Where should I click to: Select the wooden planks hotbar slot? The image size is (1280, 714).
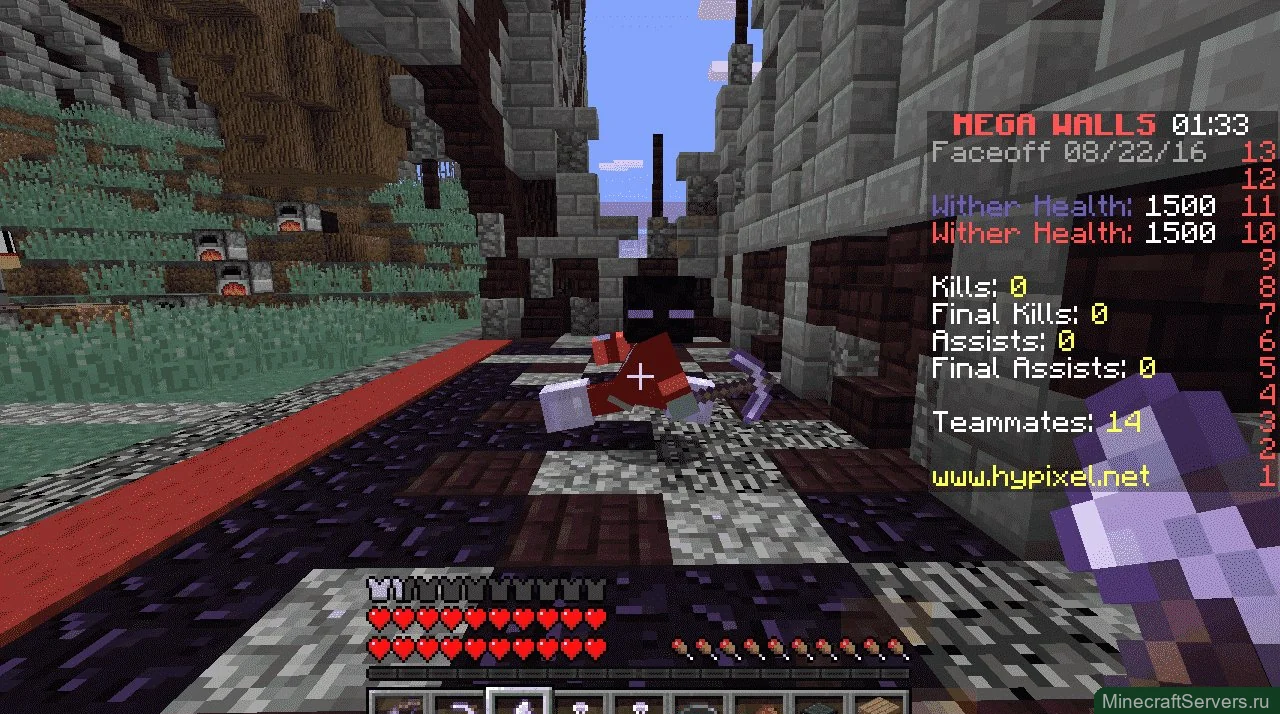pyautogui.click(x=881, y=705)
